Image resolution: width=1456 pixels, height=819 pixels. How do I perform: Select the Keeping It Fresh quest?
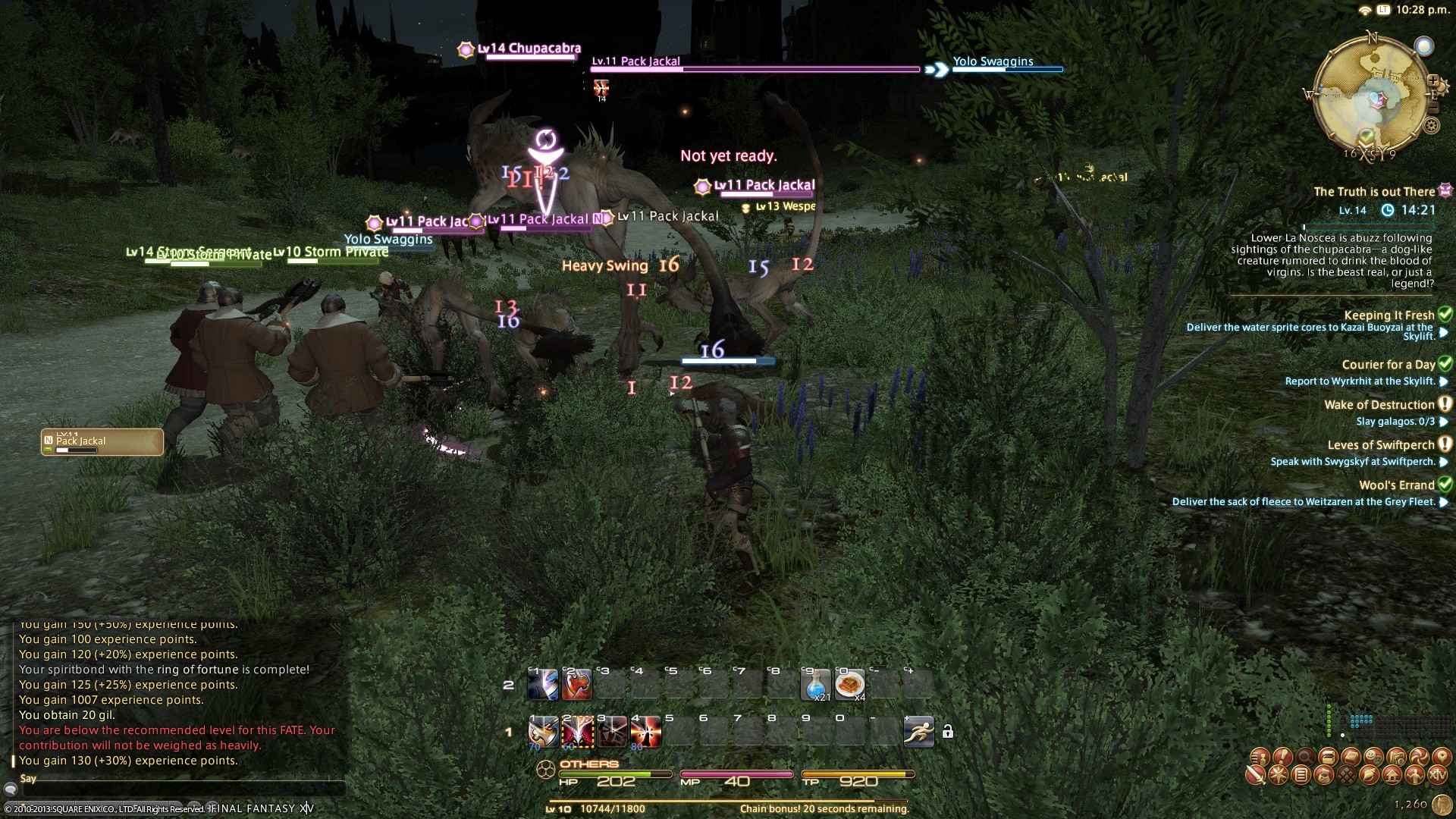(x=1389, y=315)
